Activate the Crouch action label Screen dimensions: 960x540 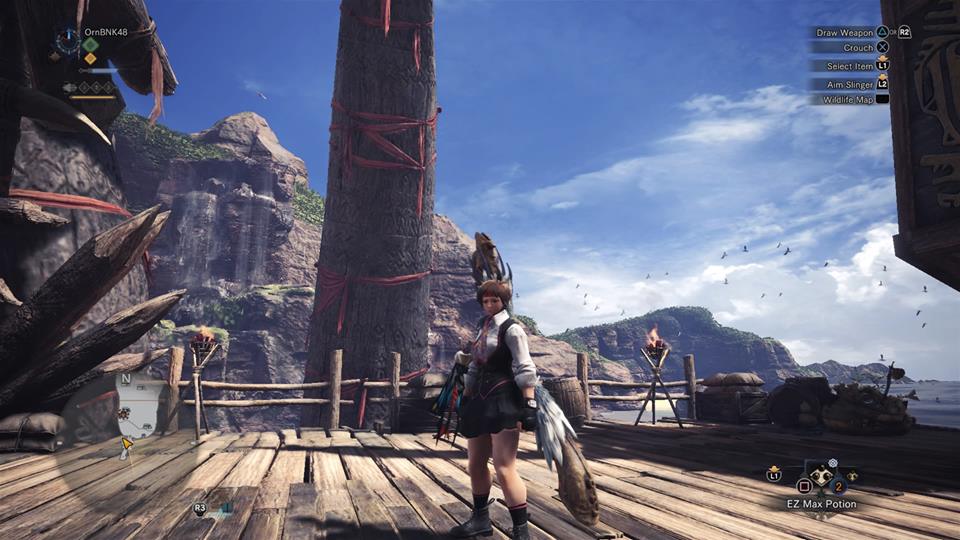(x=859, y=48)
